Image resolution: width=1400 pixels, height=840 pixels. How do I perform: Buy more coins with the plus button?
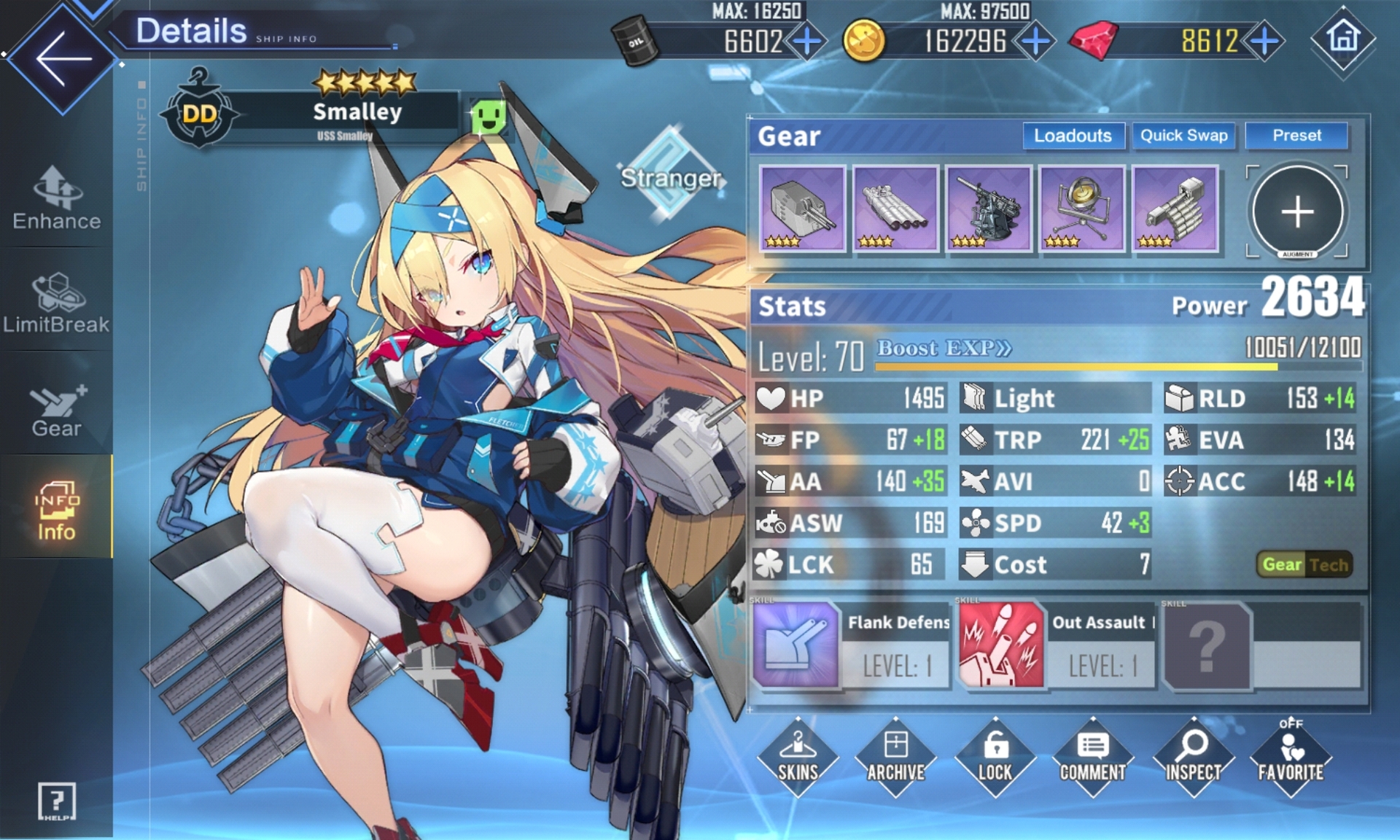tap(1035, 42)
